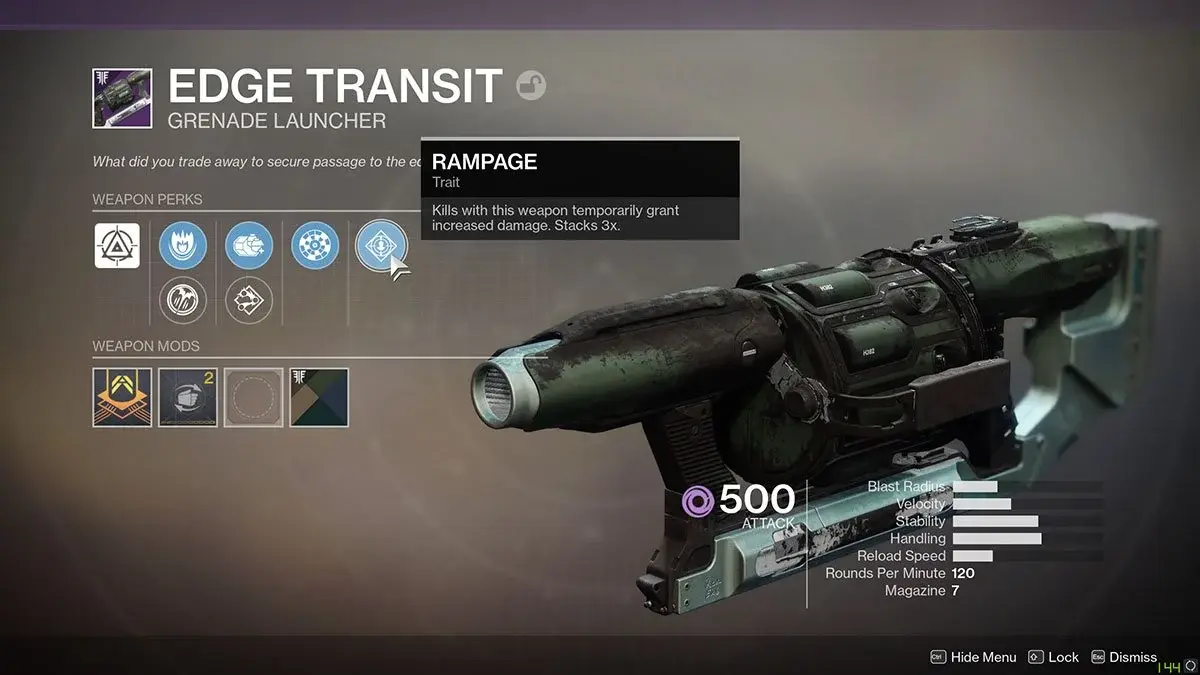The width and height of the screenshot is (1200, 675).
Task: Choose the inactive claw-marked barrel perk
Action: click(183, 300)
